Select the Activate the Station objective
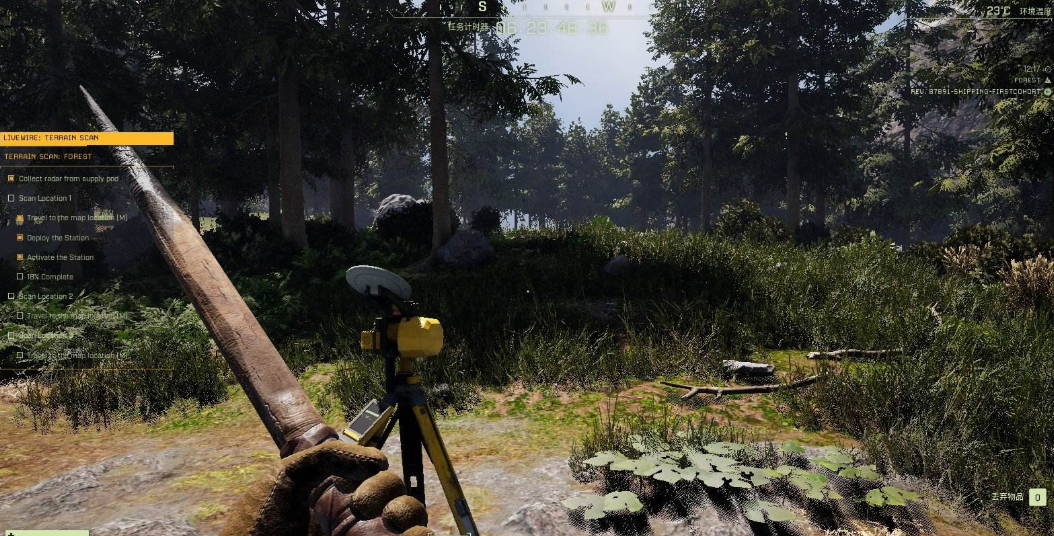Viewport: 1054px width, 536px height. [60, 257]
